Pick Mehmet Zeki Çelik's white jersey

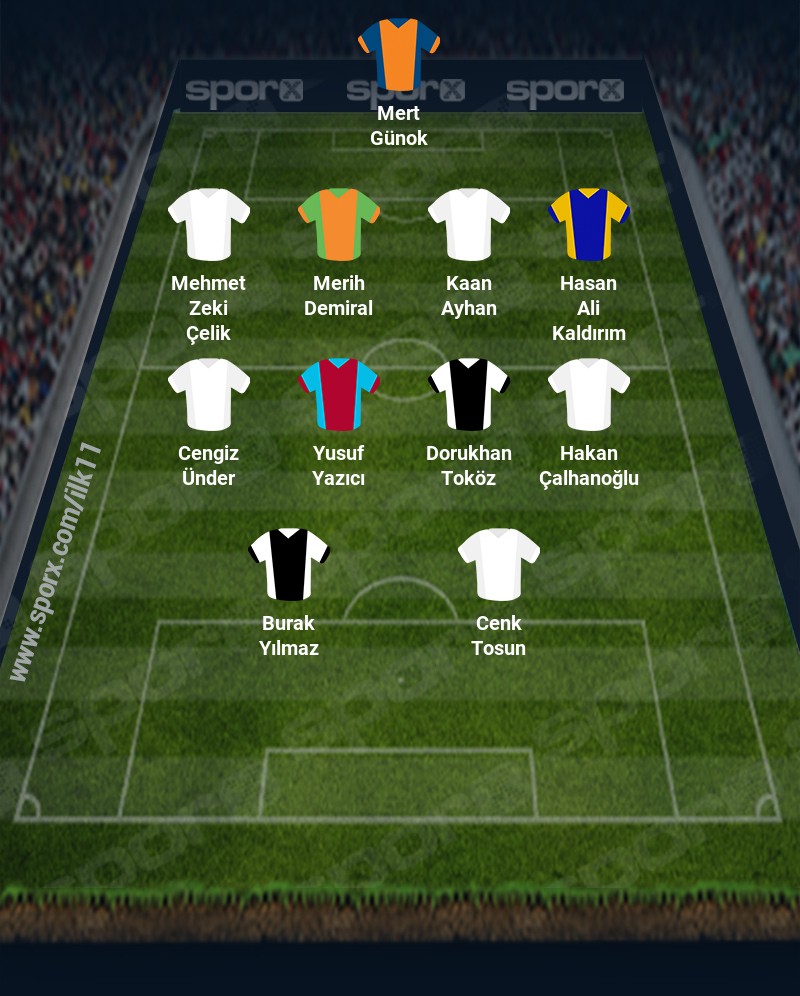209,224
